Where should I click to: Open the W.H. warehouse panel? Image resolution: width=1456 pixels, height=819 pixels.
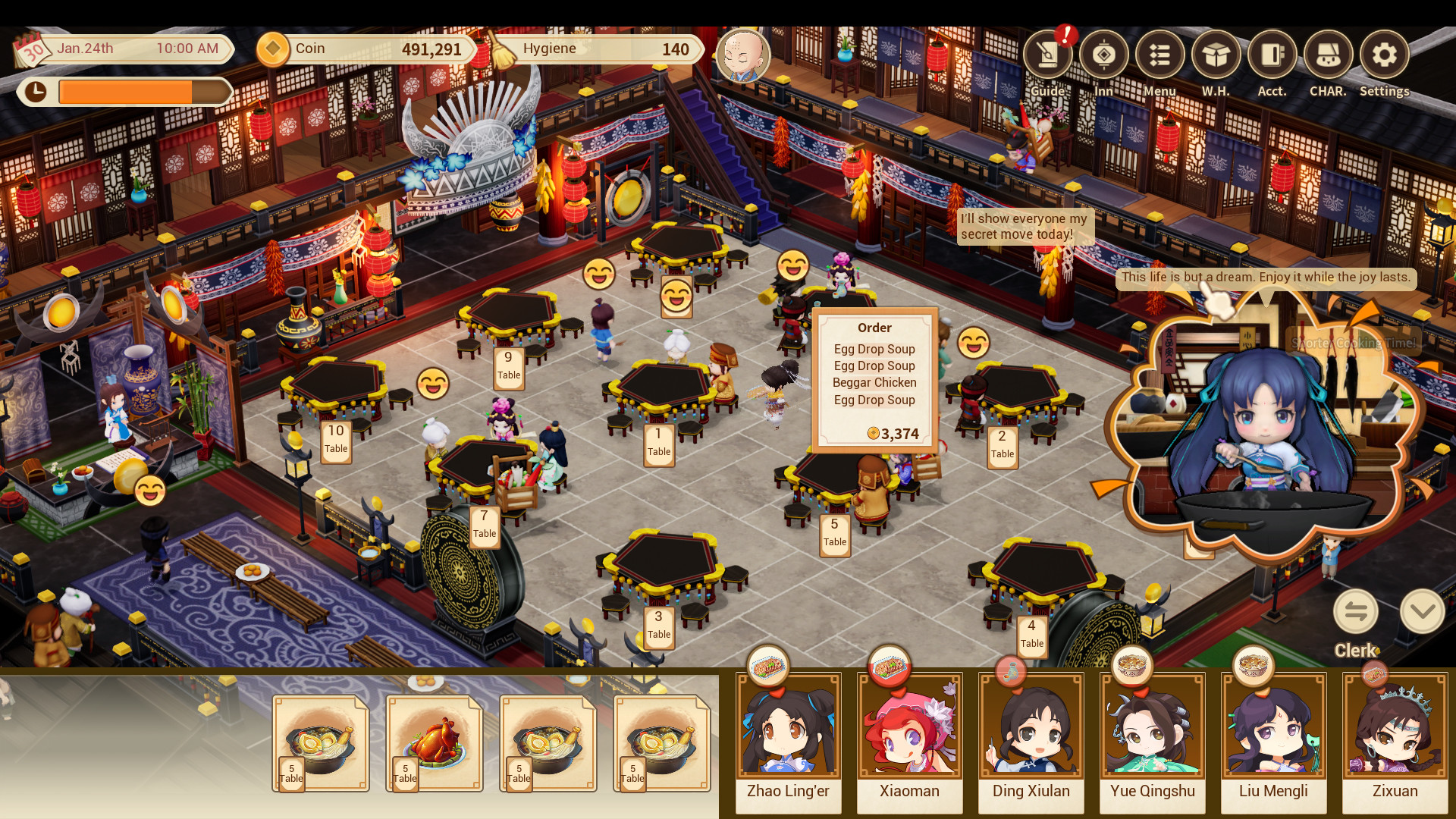[x=1216, y=55]
